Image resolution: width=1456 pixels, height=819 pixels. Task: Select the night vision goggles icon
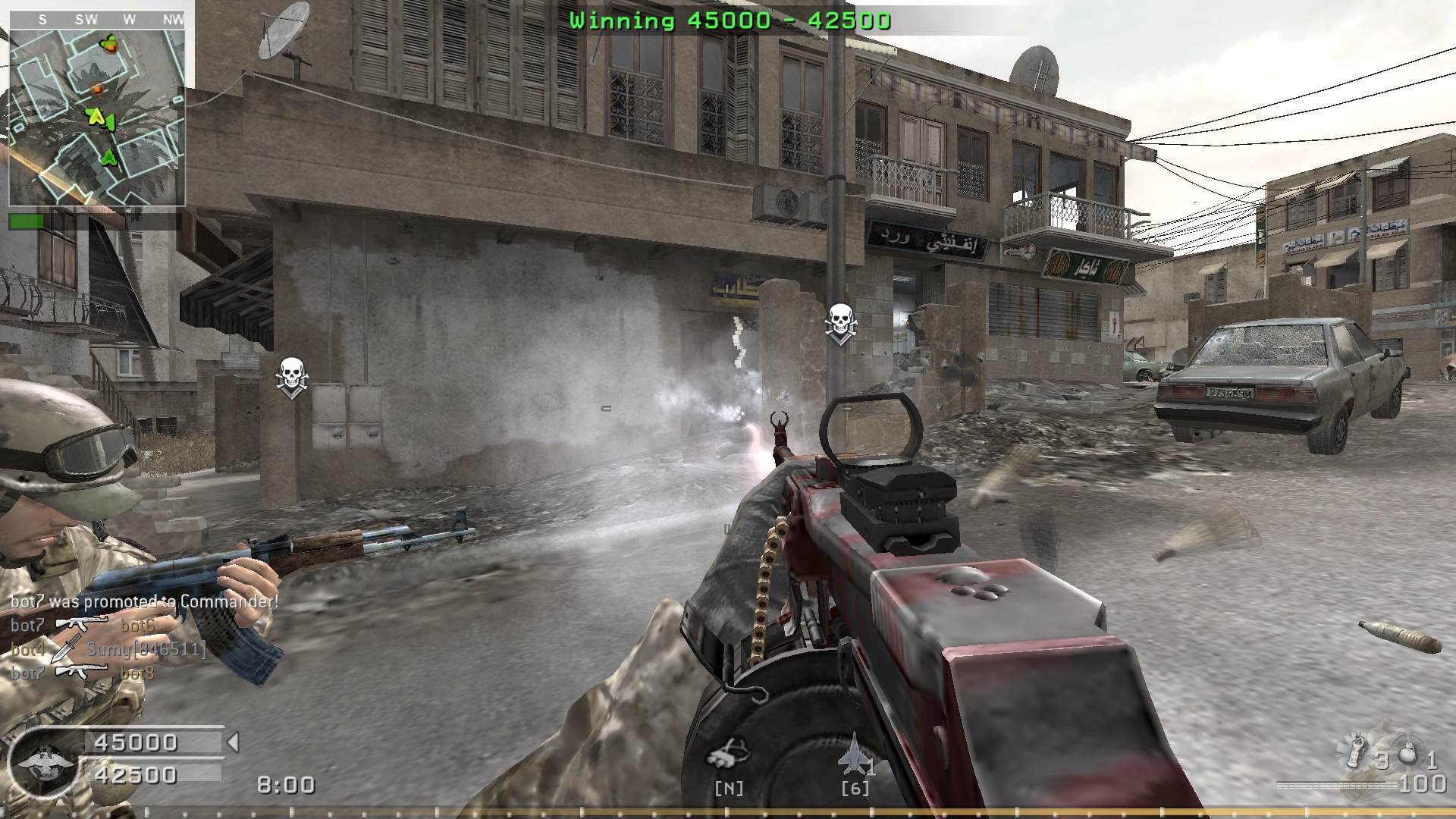pyautogui.click(x=728, y=753)
